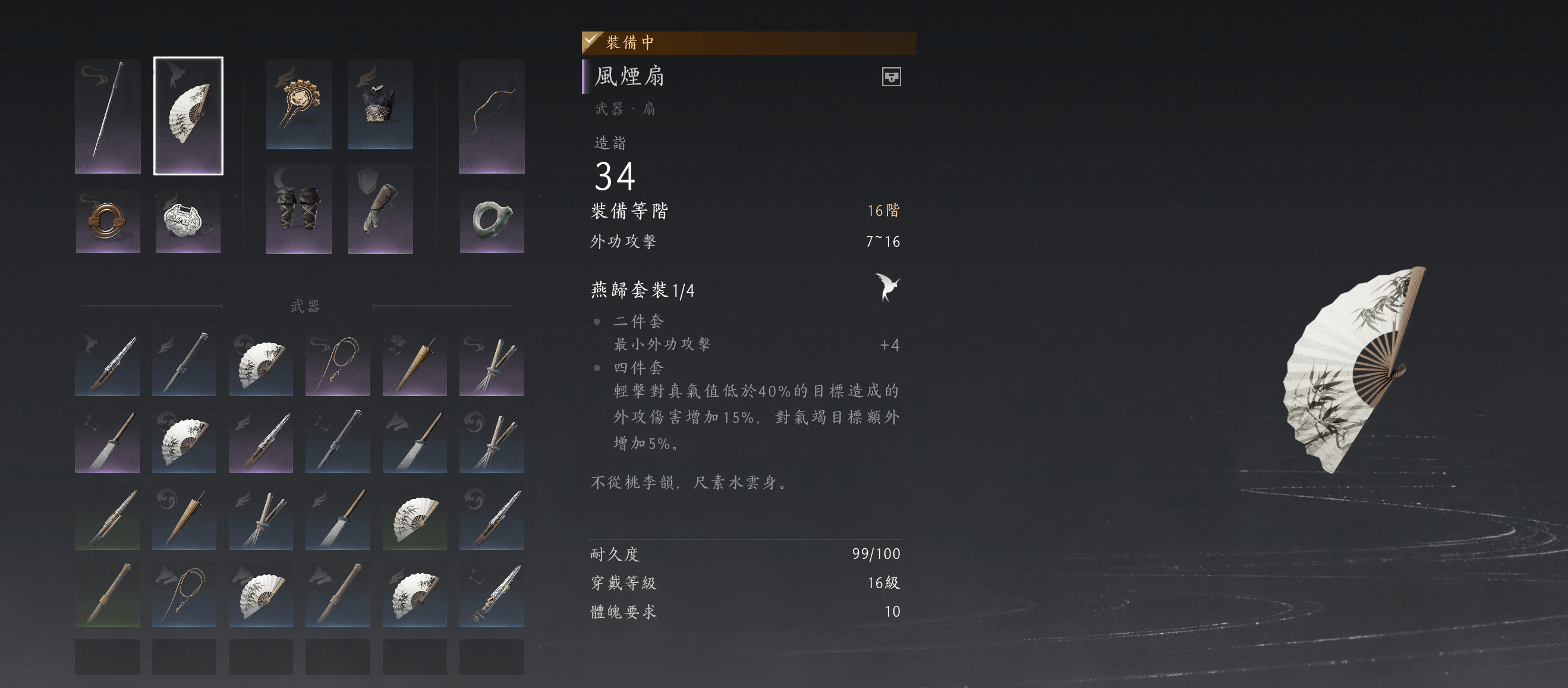Select the golden hairpin accessory slot
Viewport: 1568px width, 688px height.
pos(300,105)
